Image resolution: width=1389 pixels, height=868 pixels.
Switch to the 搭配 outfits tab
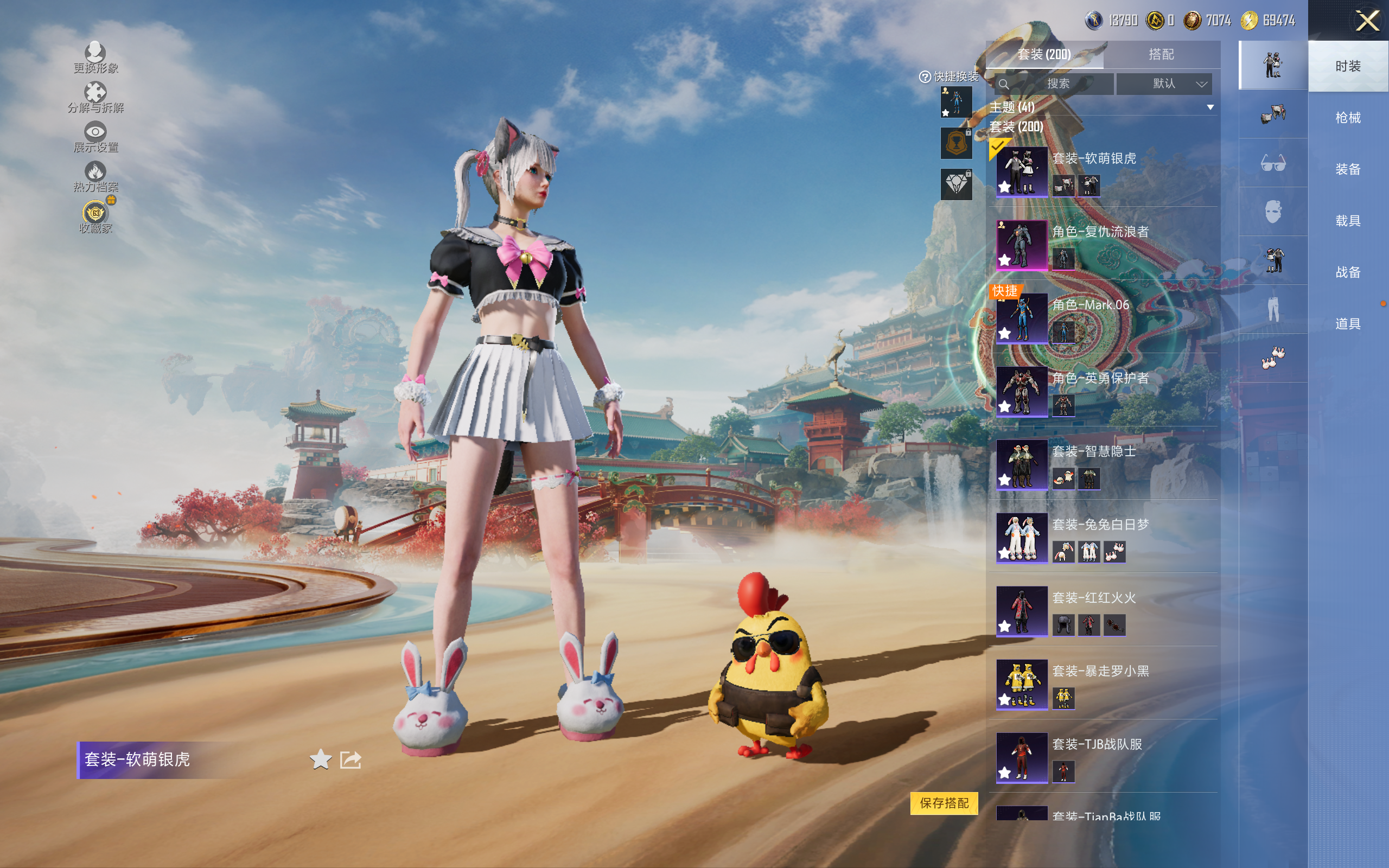click(1161, 55)
